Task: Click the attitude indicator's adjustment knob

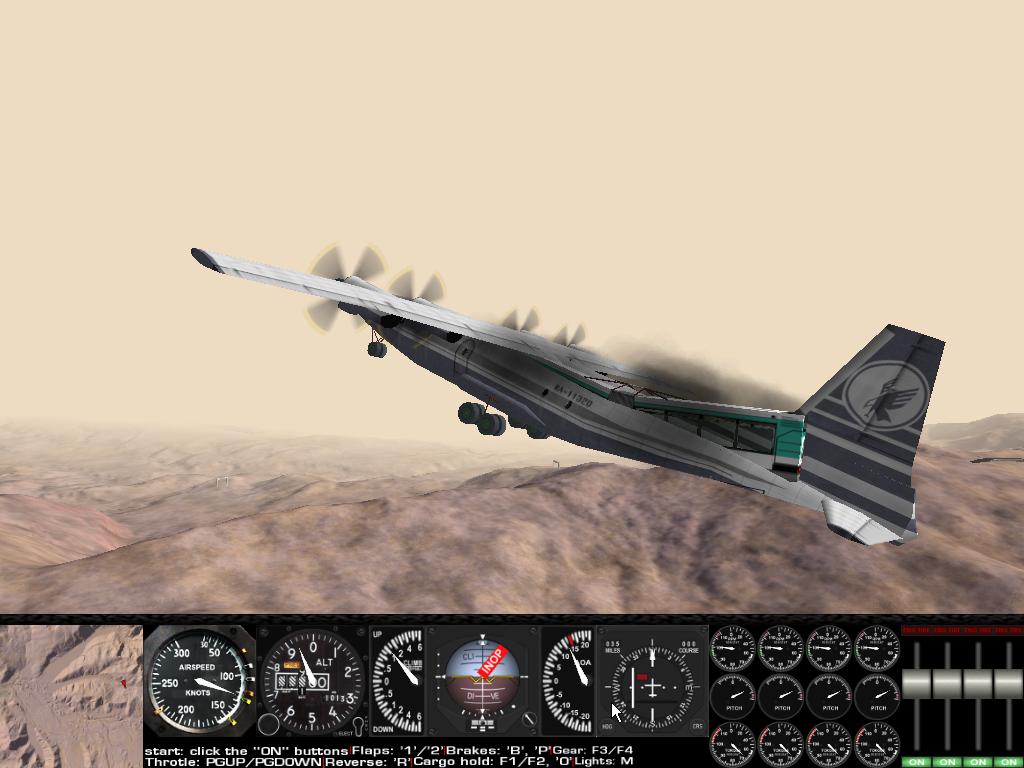Action: 530,720
